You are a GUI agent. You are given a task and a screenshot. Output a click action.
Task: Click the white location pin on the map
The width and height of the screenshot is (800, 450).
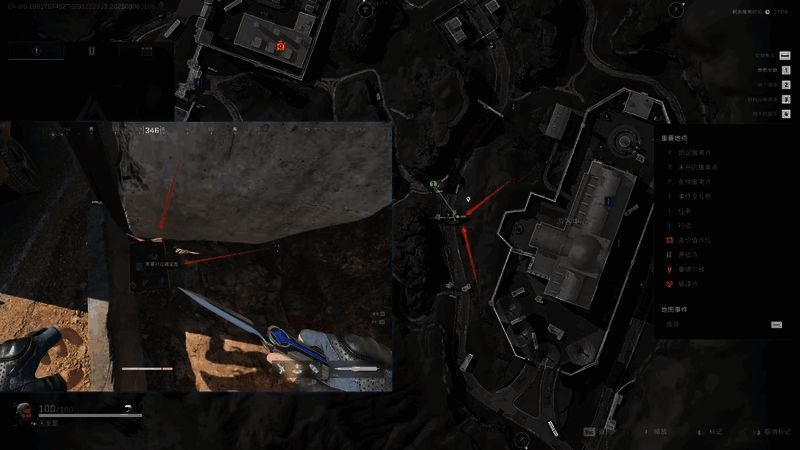click(x=468, y=200)
